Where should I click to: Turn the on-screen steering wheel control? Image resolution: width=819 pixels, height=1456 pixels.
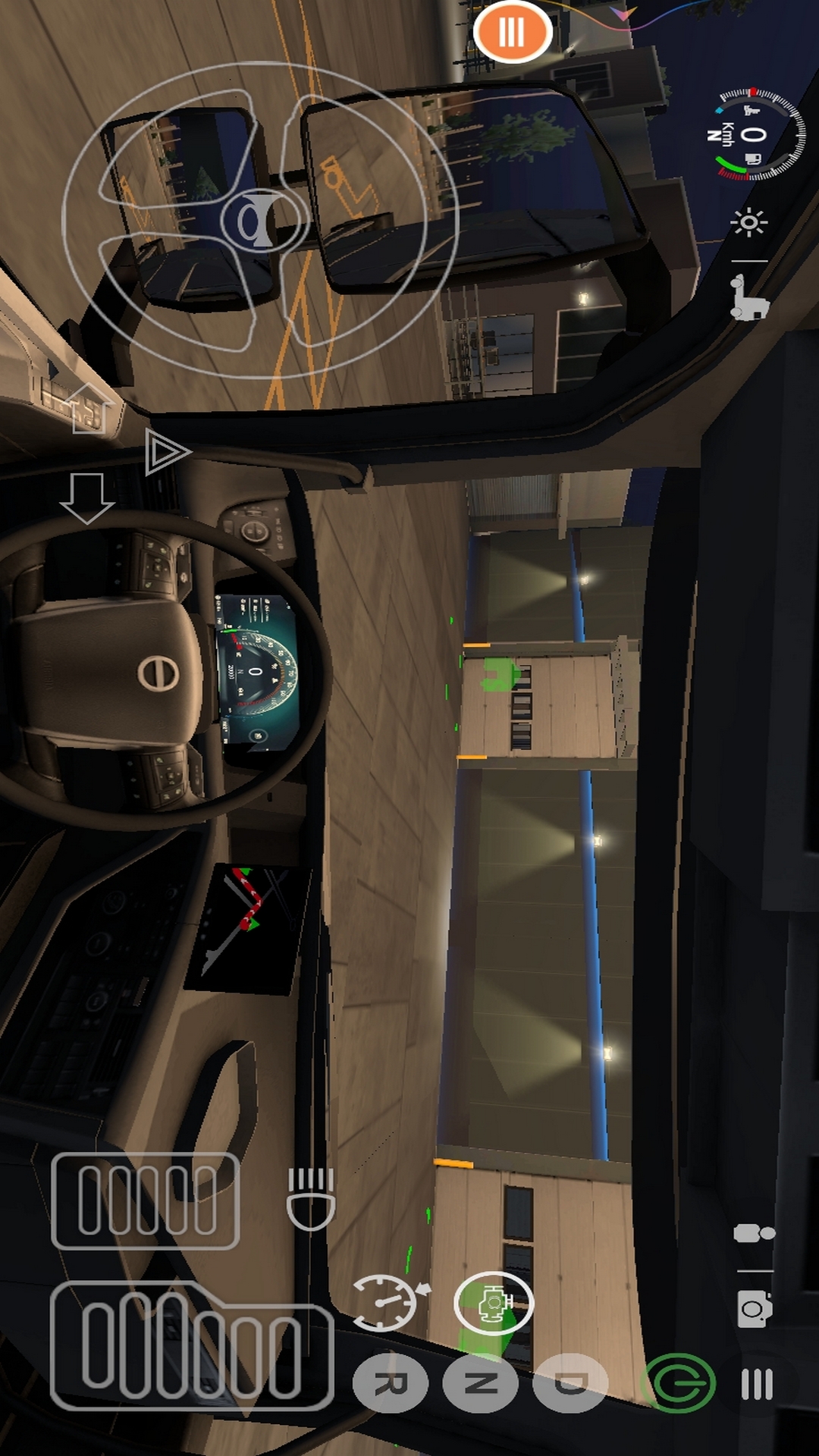click(x=259, y=220)
